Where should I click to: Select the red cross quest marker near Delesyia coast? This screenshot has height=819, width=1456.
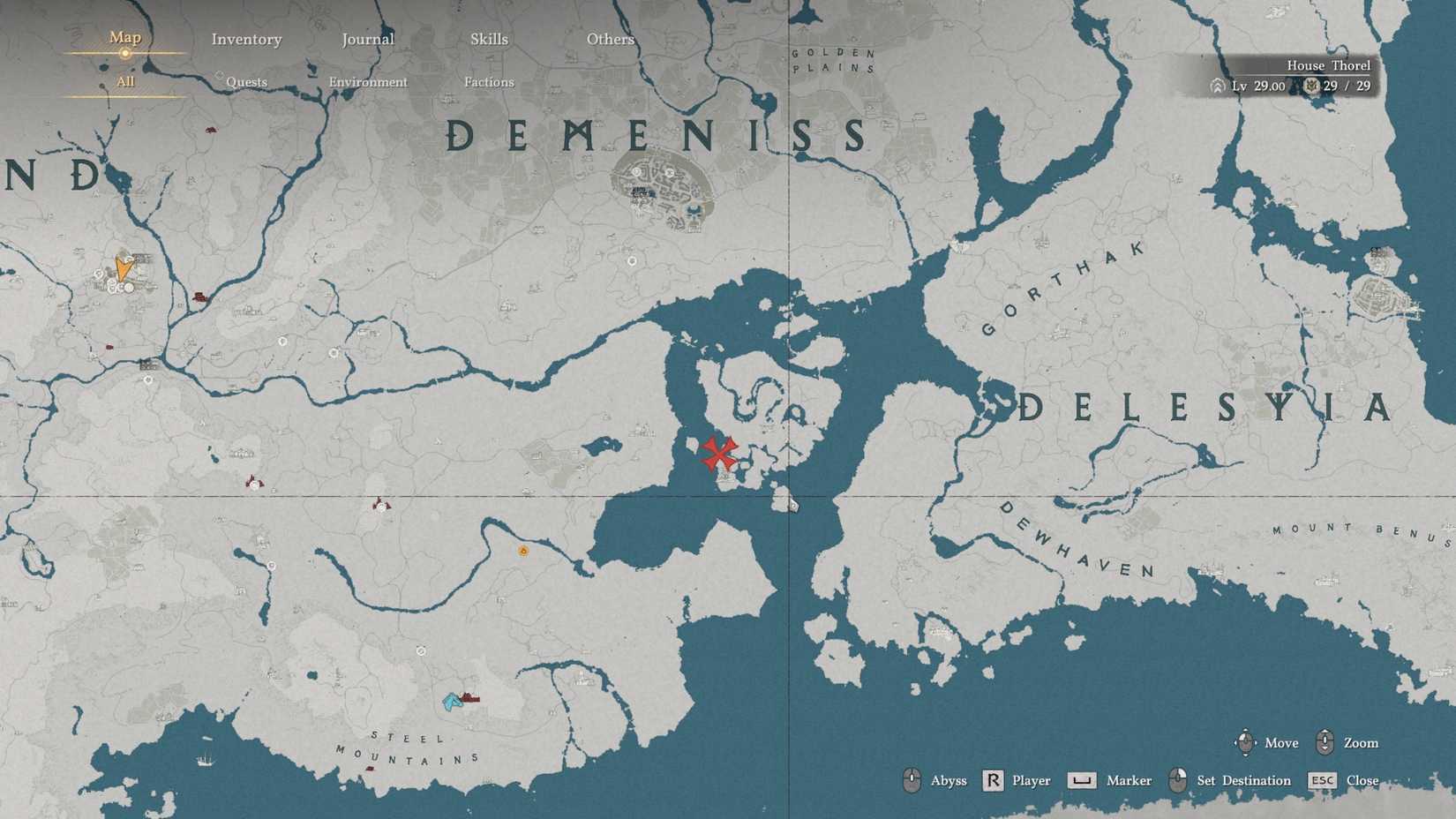tap(719, 453)
